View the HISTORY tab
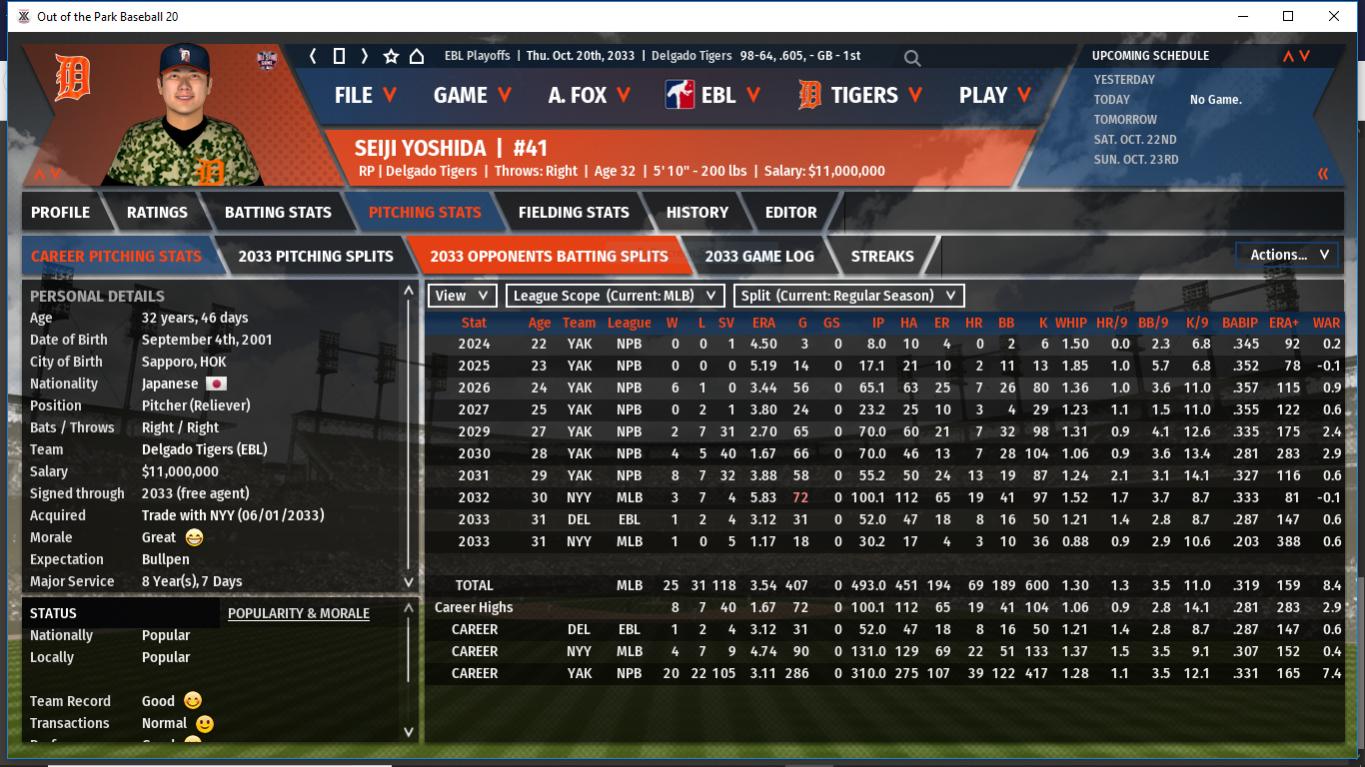Image resolution: width=1365 pixels, height=767 pixels. pos(697,212)
